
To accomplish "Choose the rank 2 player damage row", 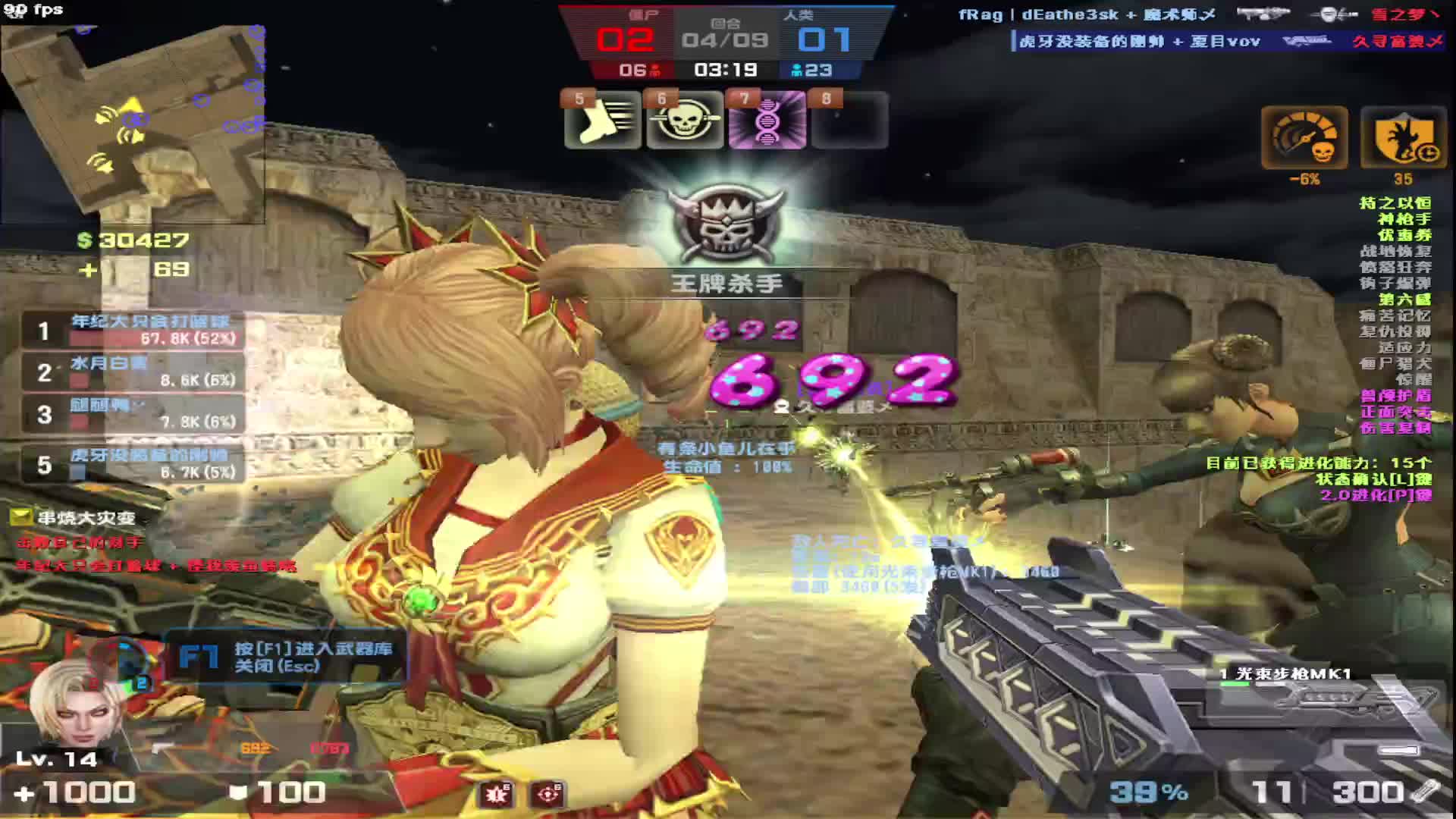I will pos(133,372).
